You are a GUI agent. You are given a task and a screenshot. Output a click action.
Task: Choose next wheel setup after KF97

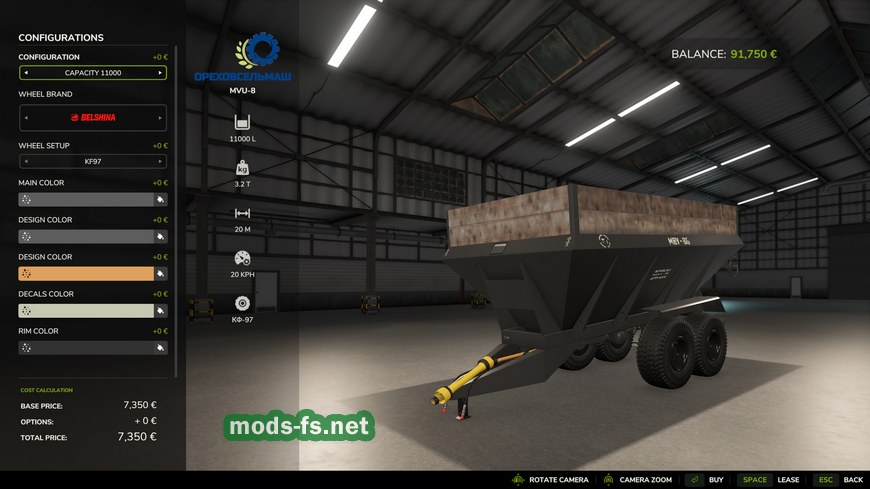[x=160, y=161]
